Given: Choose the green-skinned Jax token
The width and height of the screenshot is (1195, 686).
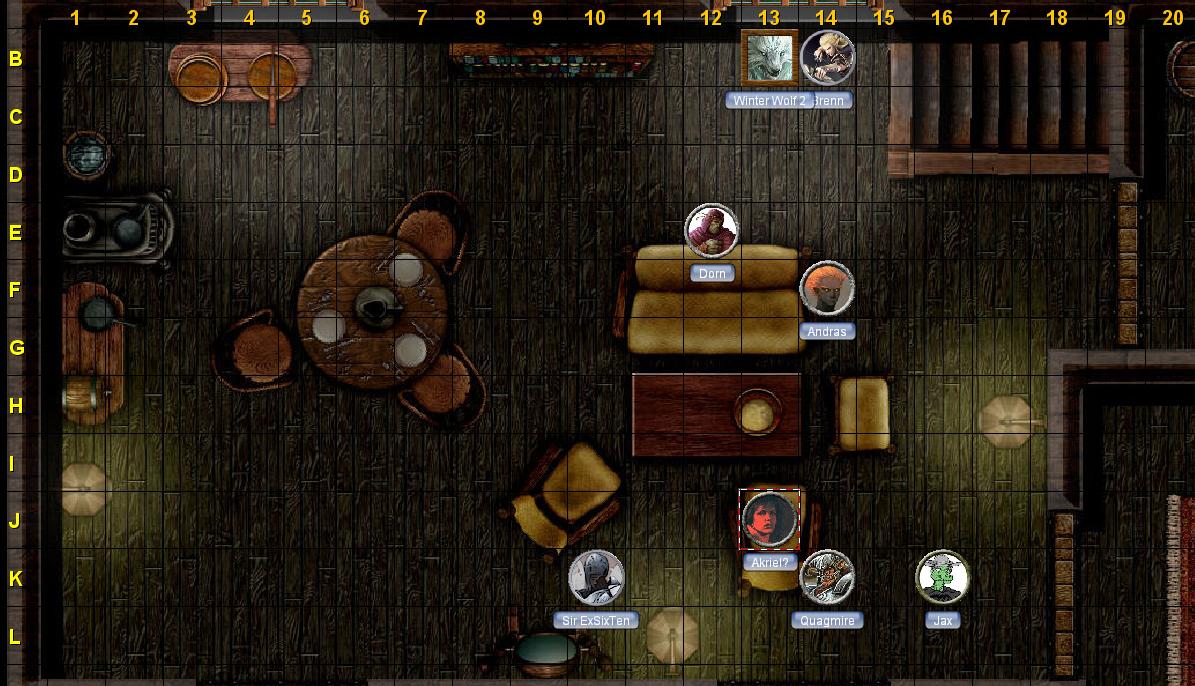Looking at the screenshot, I should coord(942,578).
